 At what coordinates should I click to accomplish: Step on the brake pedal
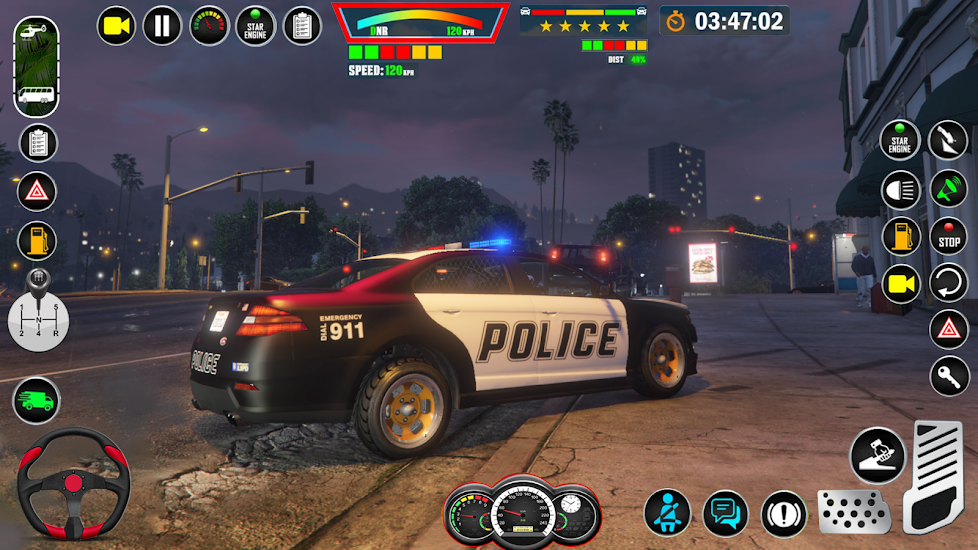[854, 511]
